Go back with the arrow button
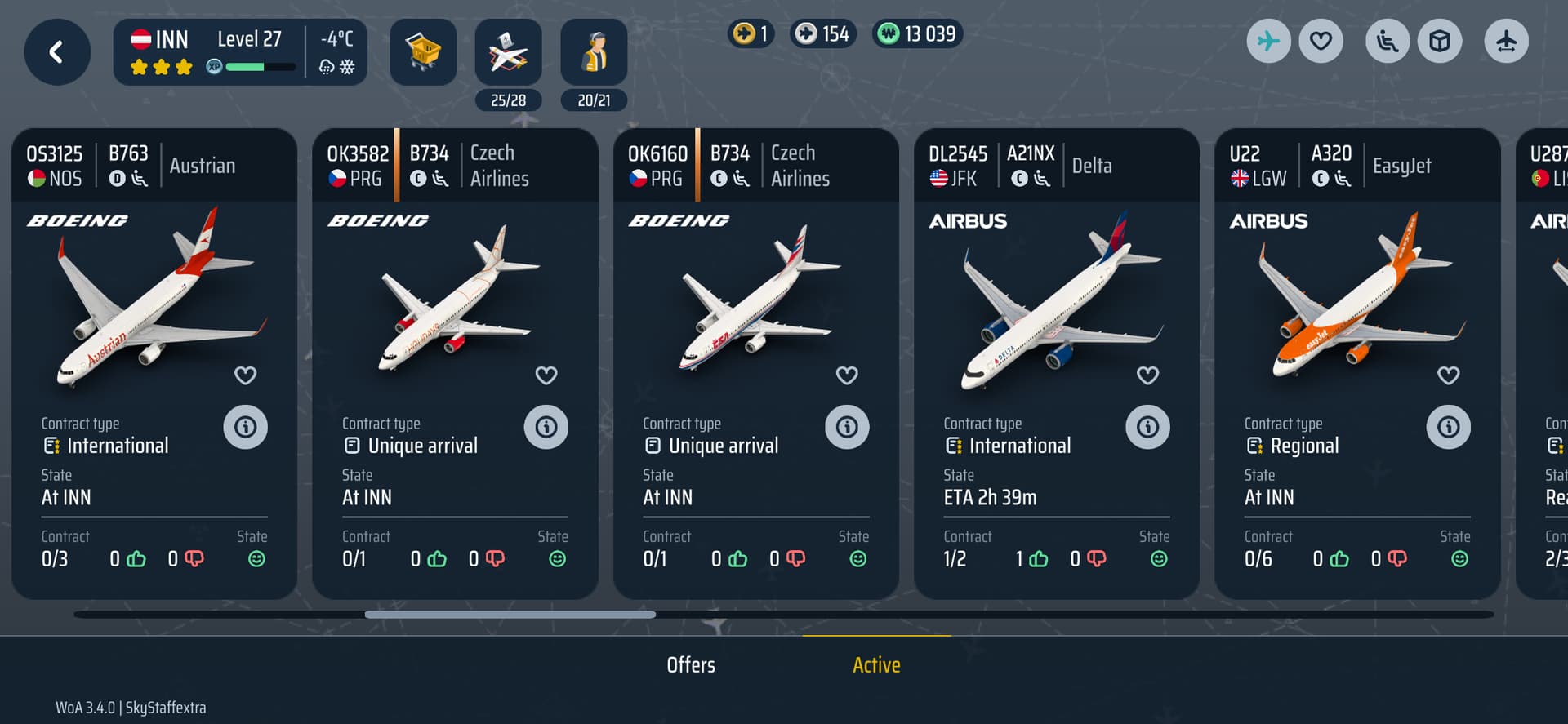The width and height of the screenshot is (1568, 724). (56, 52)
